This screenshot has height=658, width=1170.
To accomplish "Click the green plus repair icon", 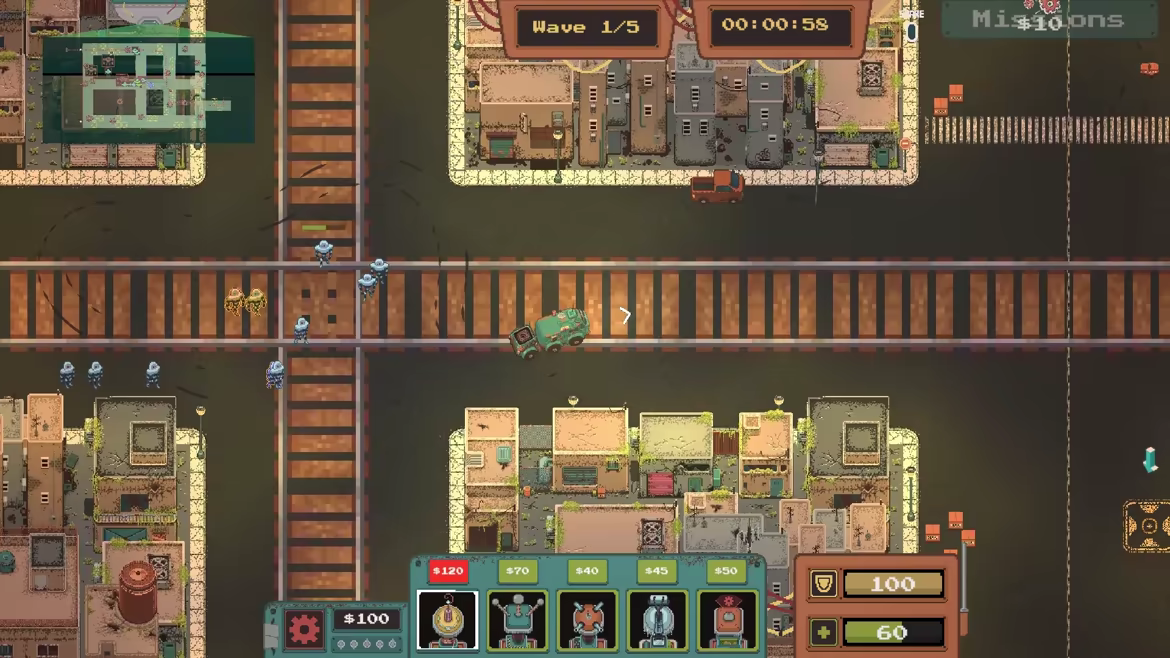I will point(823,632).
